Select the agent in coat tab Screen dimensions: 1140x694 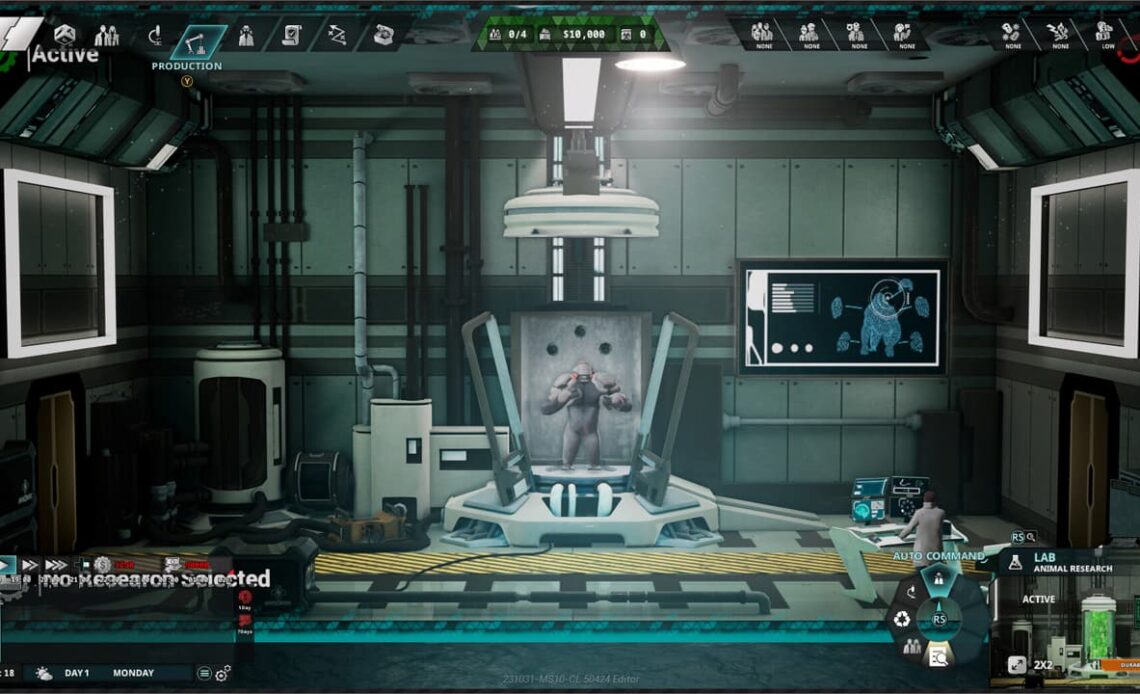click(246, 36)
